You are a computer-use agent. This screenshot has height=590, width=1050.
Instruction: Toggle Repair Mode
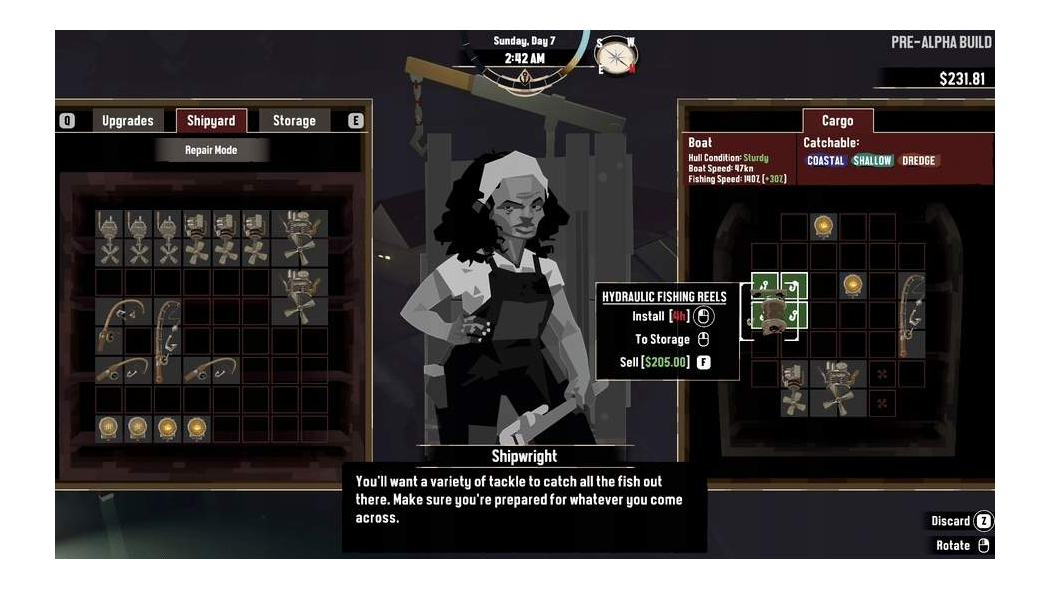(x=211, y=150)
